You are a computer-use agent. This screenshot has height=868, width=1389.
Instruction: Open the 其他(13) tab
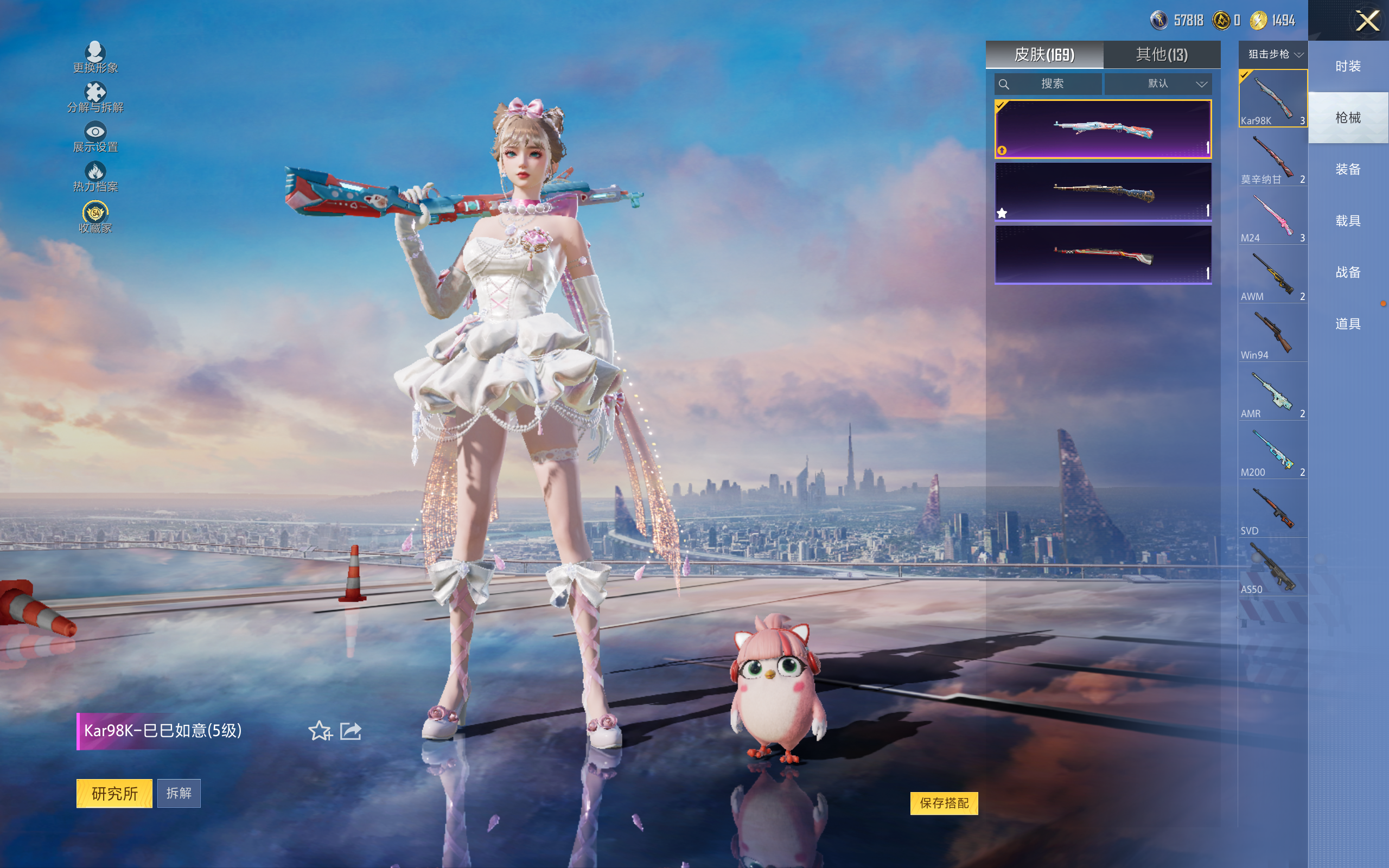click(1162, 55)
